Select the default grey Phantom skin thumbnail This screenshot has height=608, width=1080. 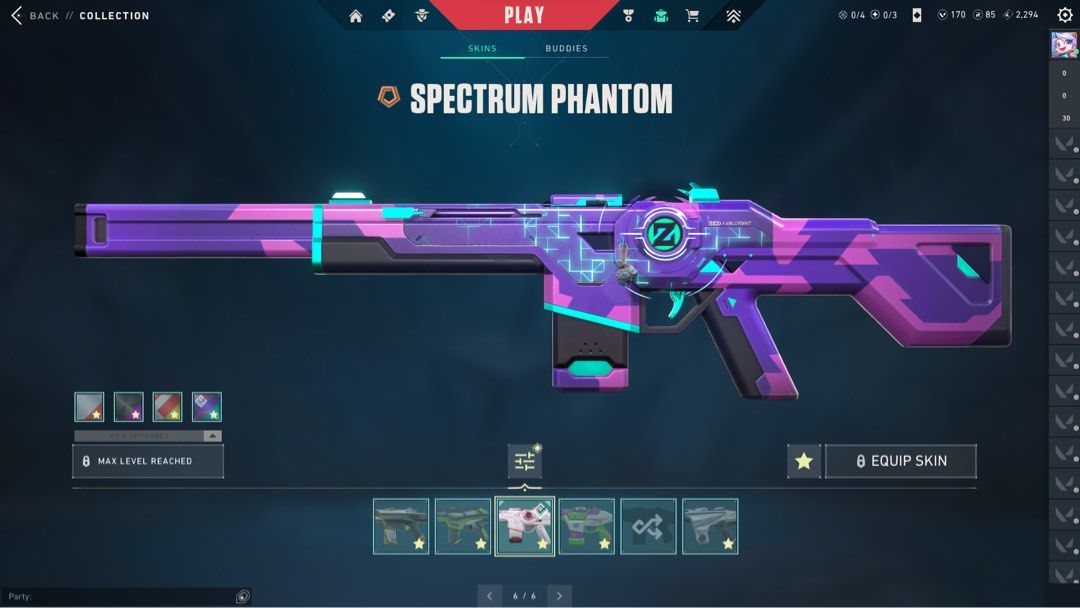point(710,526)
